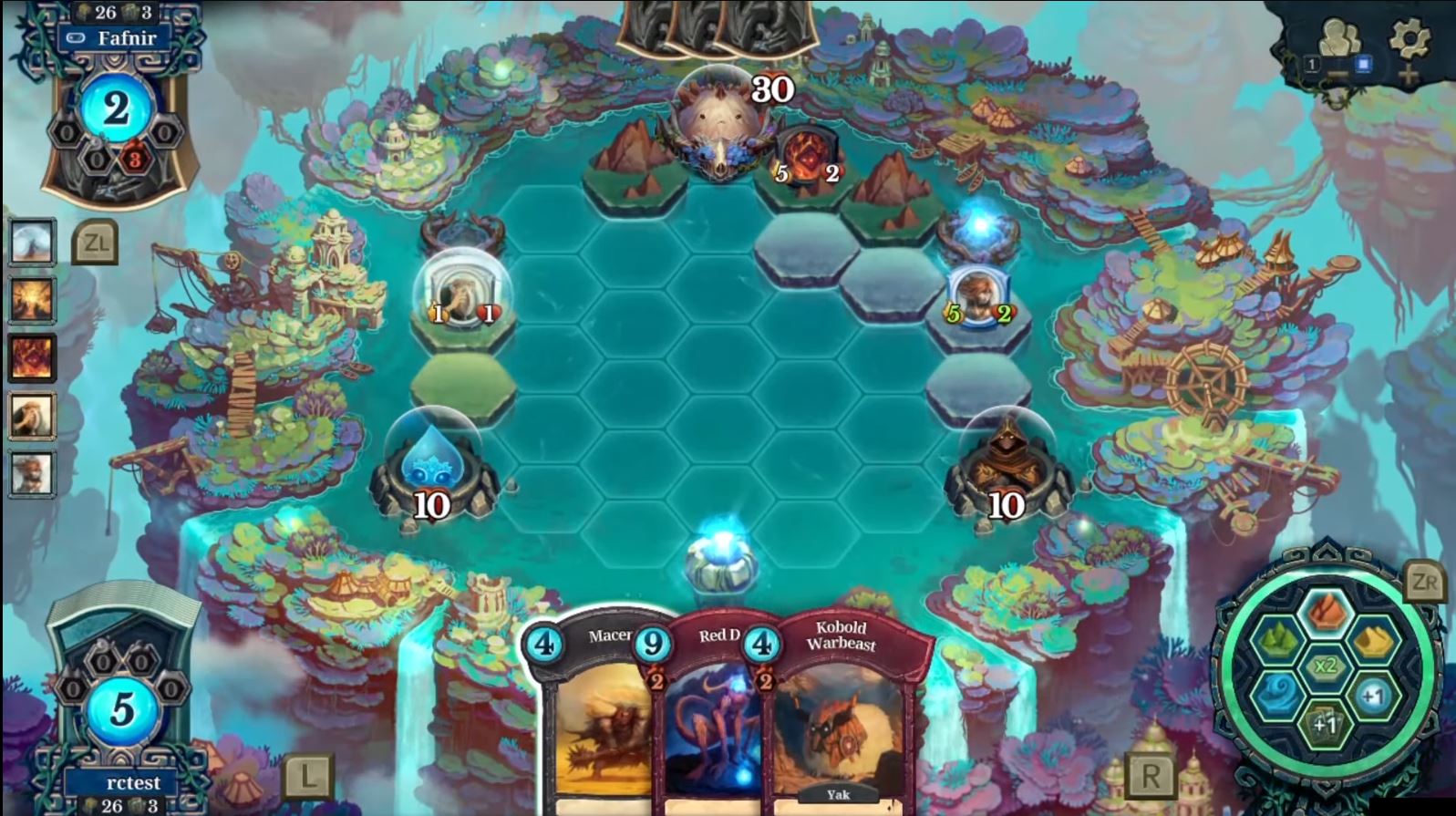View the red lava creature history entry

[32, 357]
